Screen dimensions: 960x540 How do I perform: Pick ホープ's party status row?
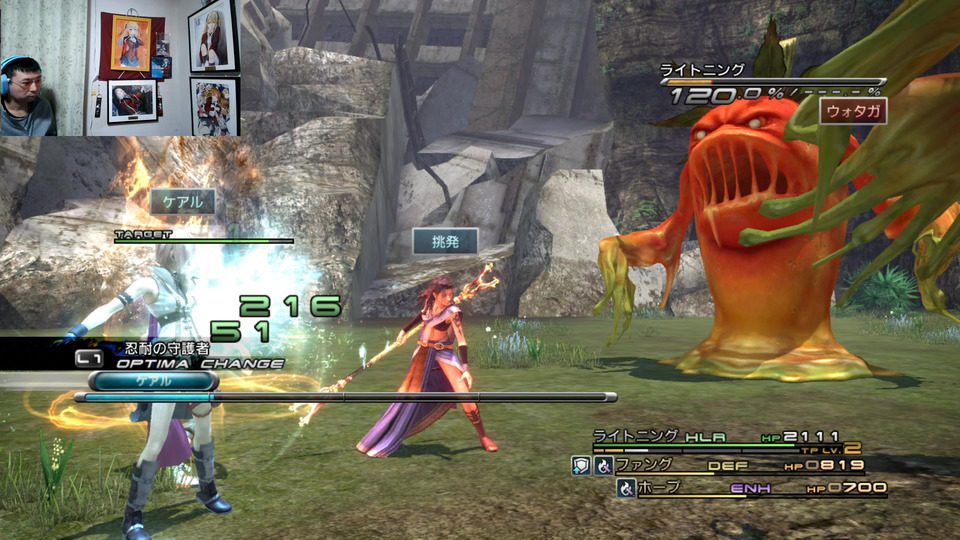pyautogui.click(x=750, y=488)
